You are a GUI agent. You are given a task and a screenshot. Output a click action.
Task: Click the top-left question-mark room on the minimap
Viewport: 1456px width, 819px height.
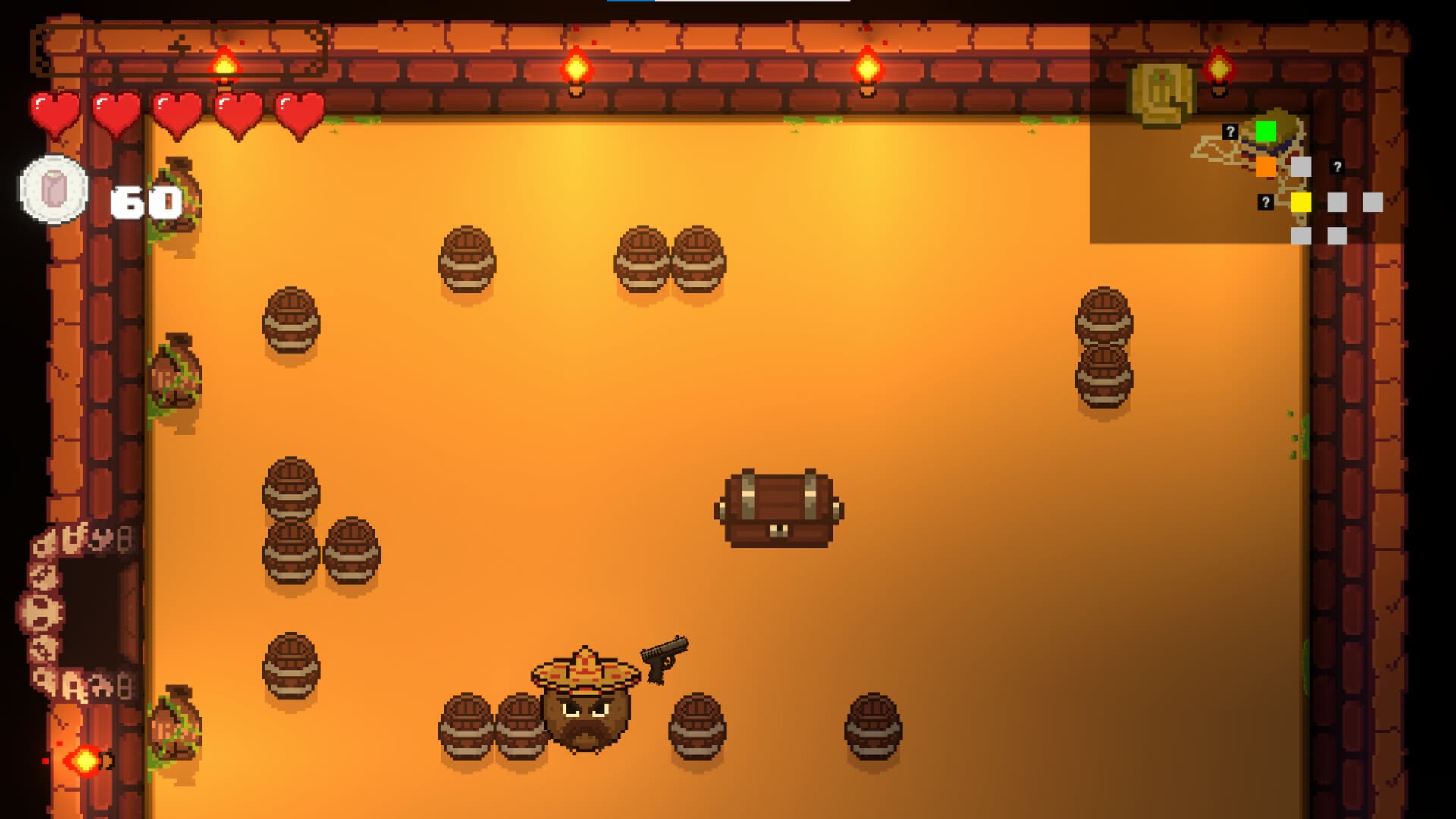pyautogui.click(x=1230, y=132)
